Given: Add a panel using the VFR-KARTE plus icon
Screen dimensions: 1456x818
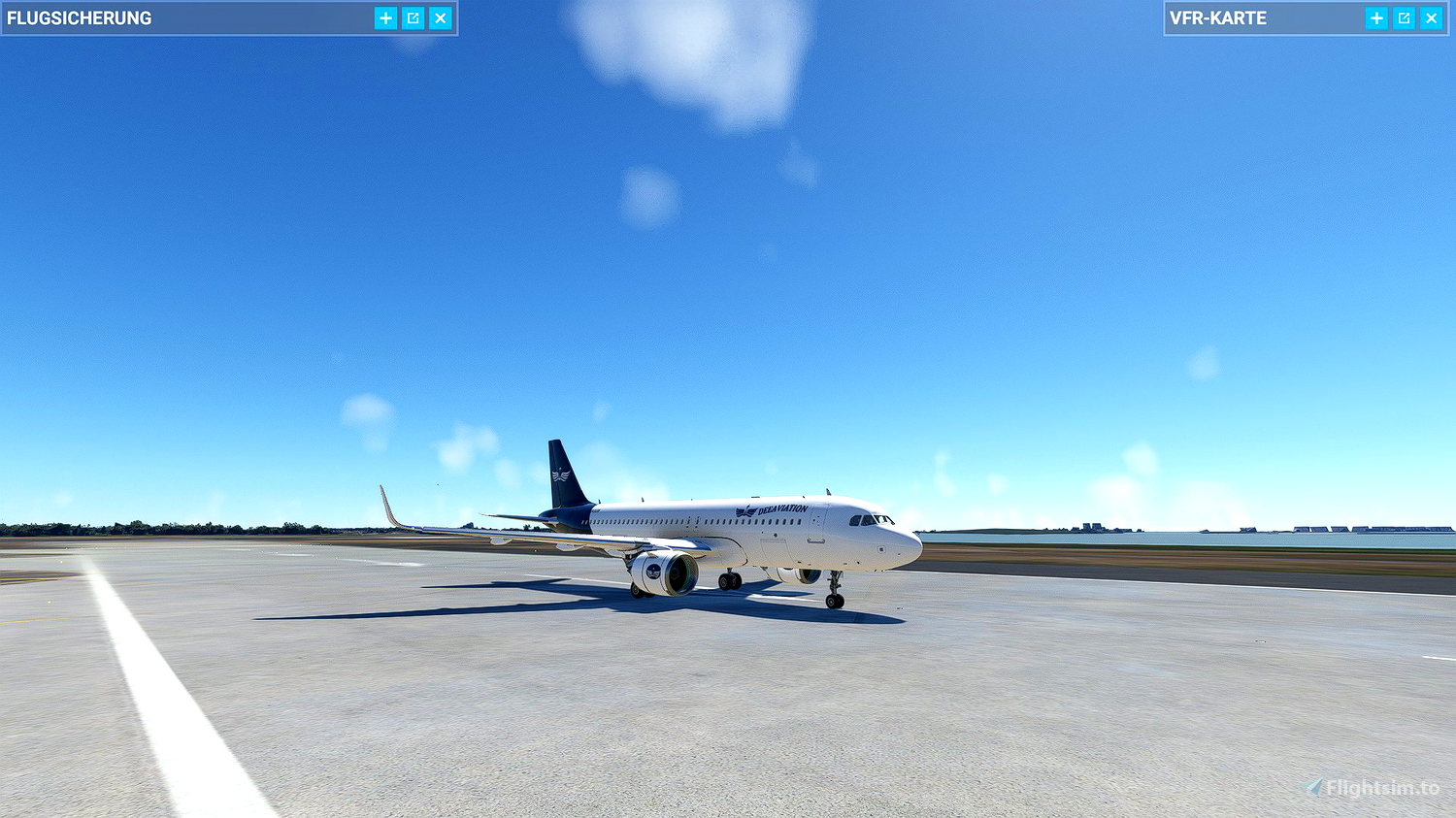Looking at the screenshot, I should pyautogui.click(x=1376, y=17).
